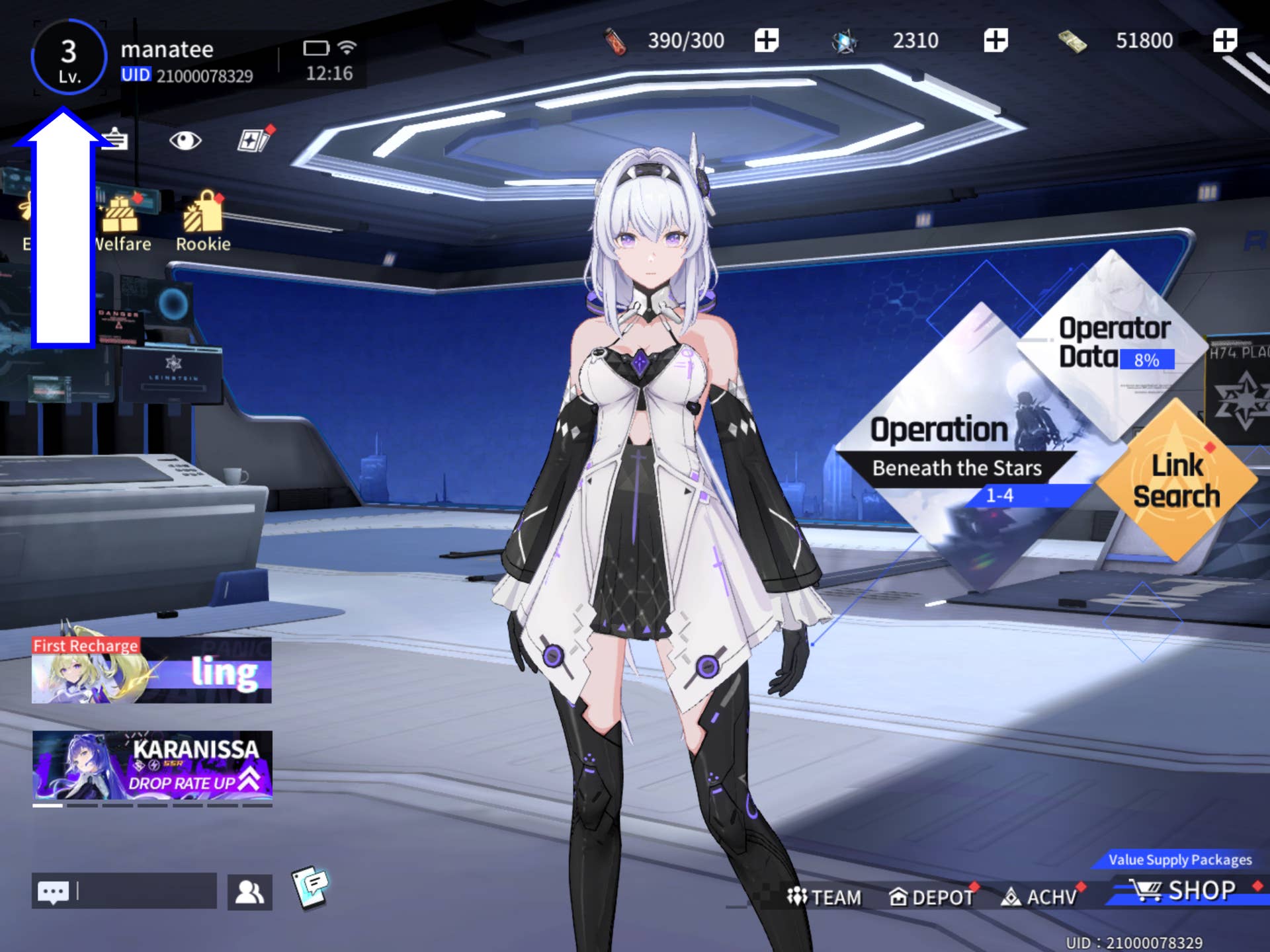
Task: Open the card ticket icon with red dot
Action: [x=254, y=139]
